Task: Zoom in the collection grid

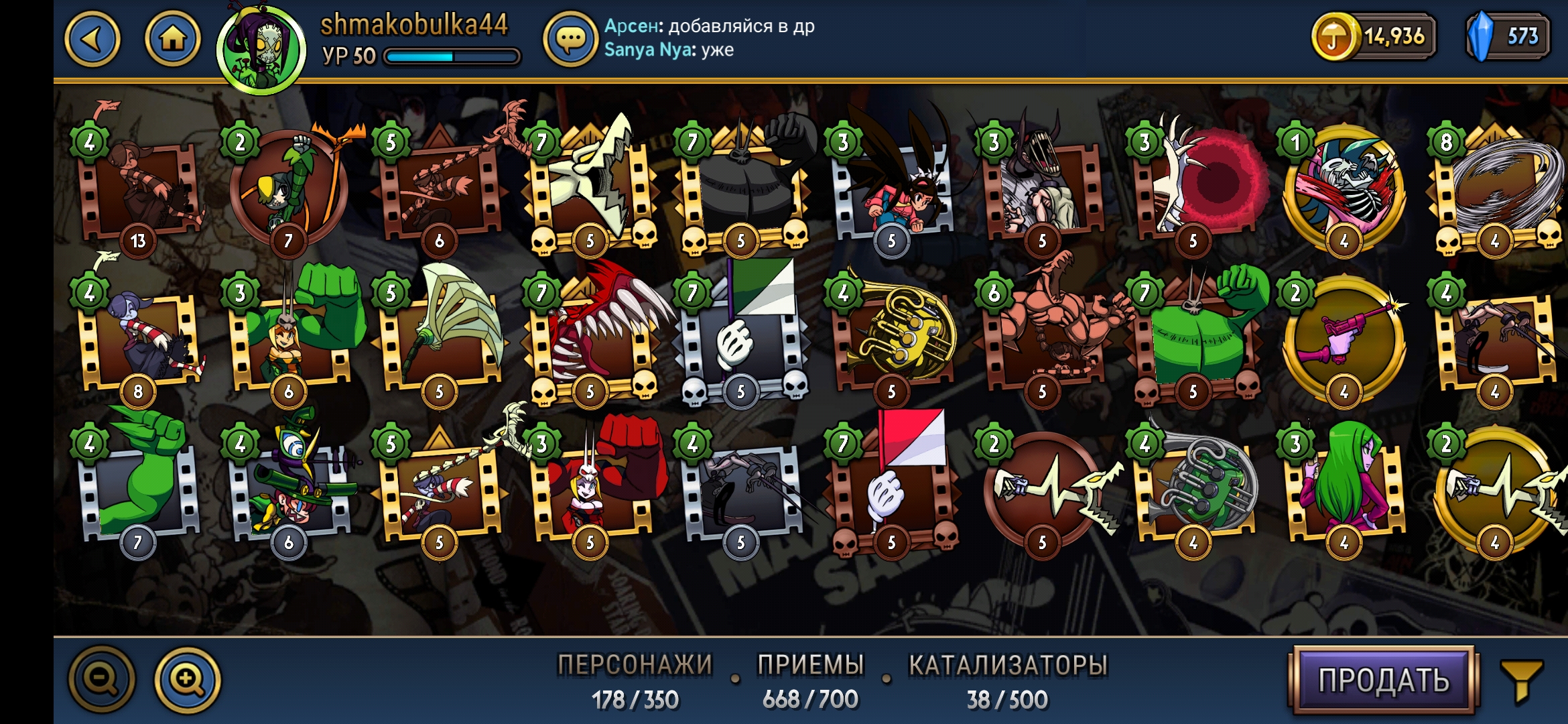Action: 188,679
